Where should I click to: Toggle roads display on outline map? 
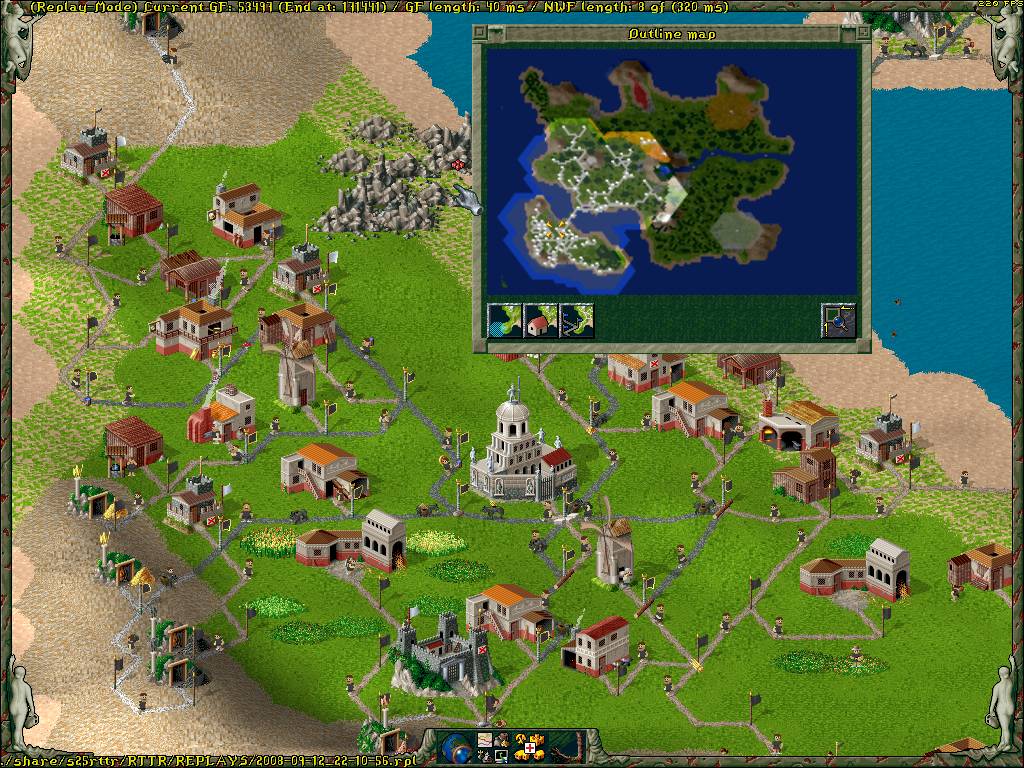(577, 321)
